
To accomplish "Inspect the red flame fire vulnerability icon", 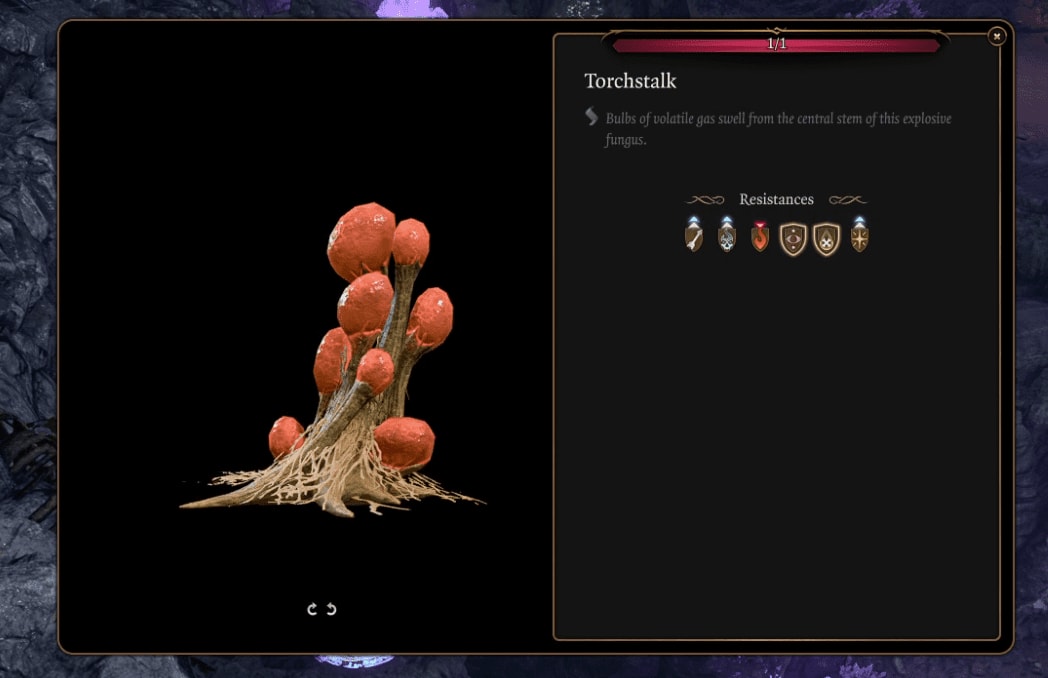I will [x=760, y=238].
